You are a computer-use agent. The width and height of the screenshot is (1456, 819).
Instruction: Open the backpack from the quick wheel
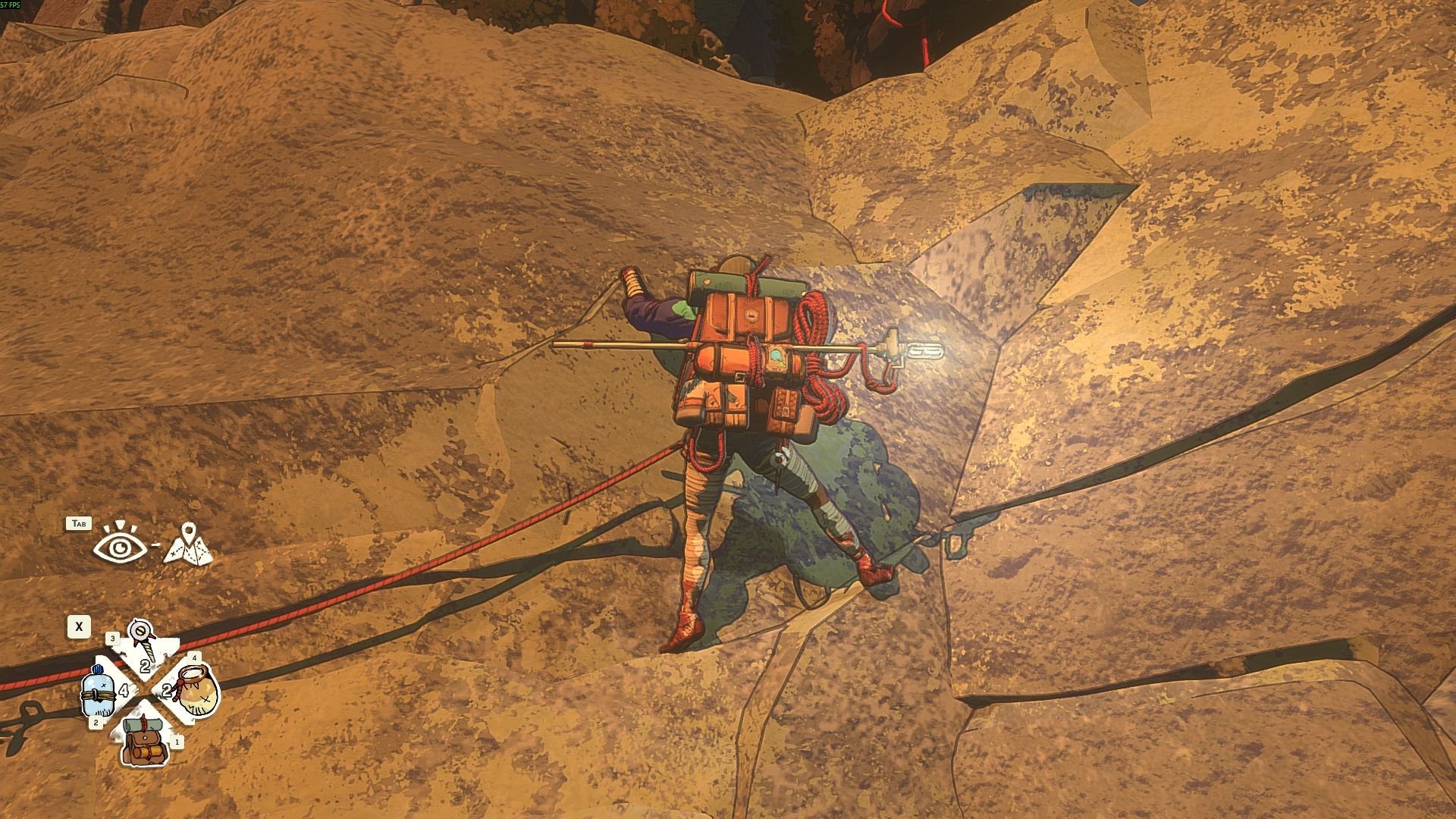coord(146,742)
